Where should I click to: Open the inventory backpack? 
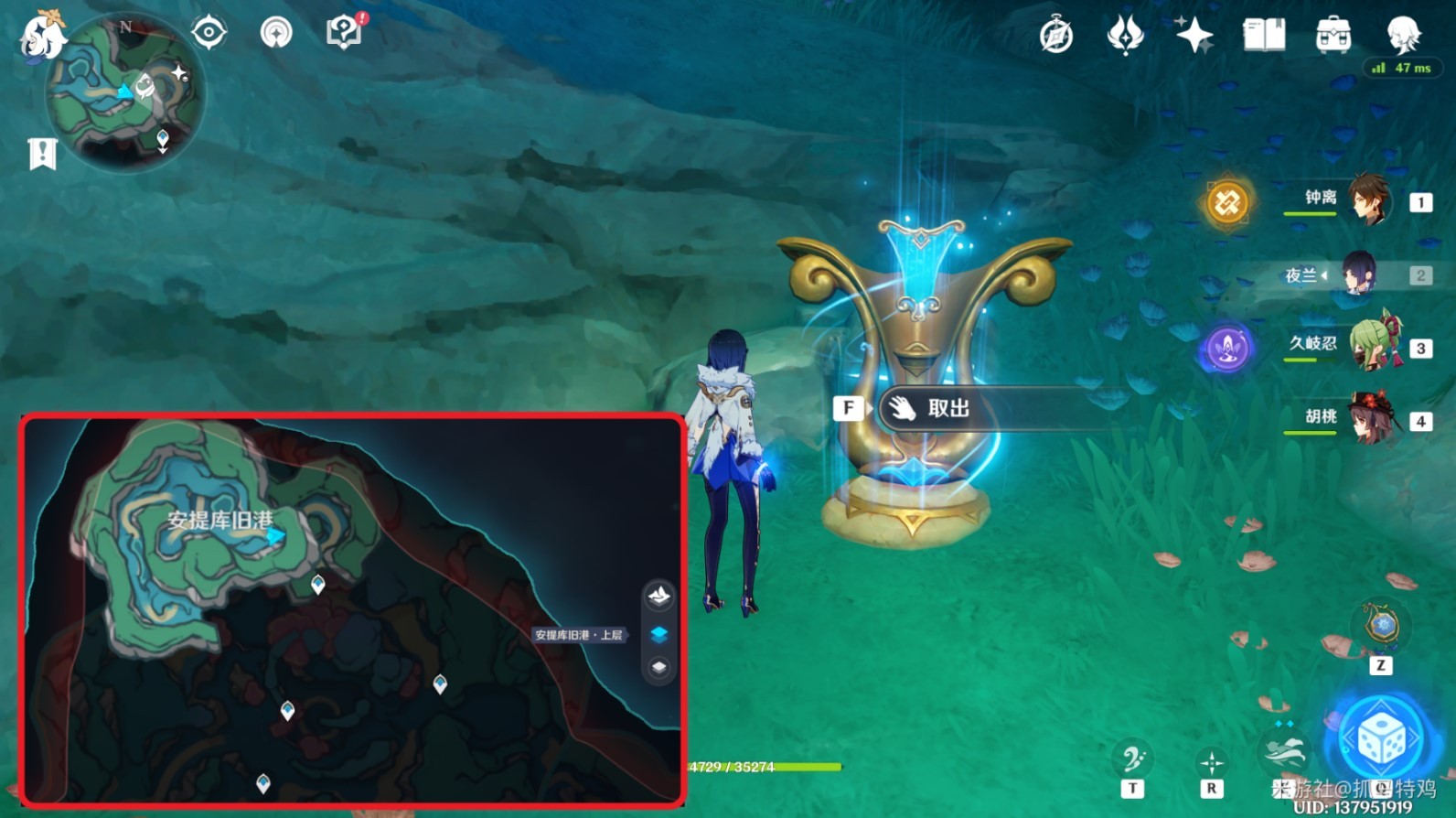1334,35
